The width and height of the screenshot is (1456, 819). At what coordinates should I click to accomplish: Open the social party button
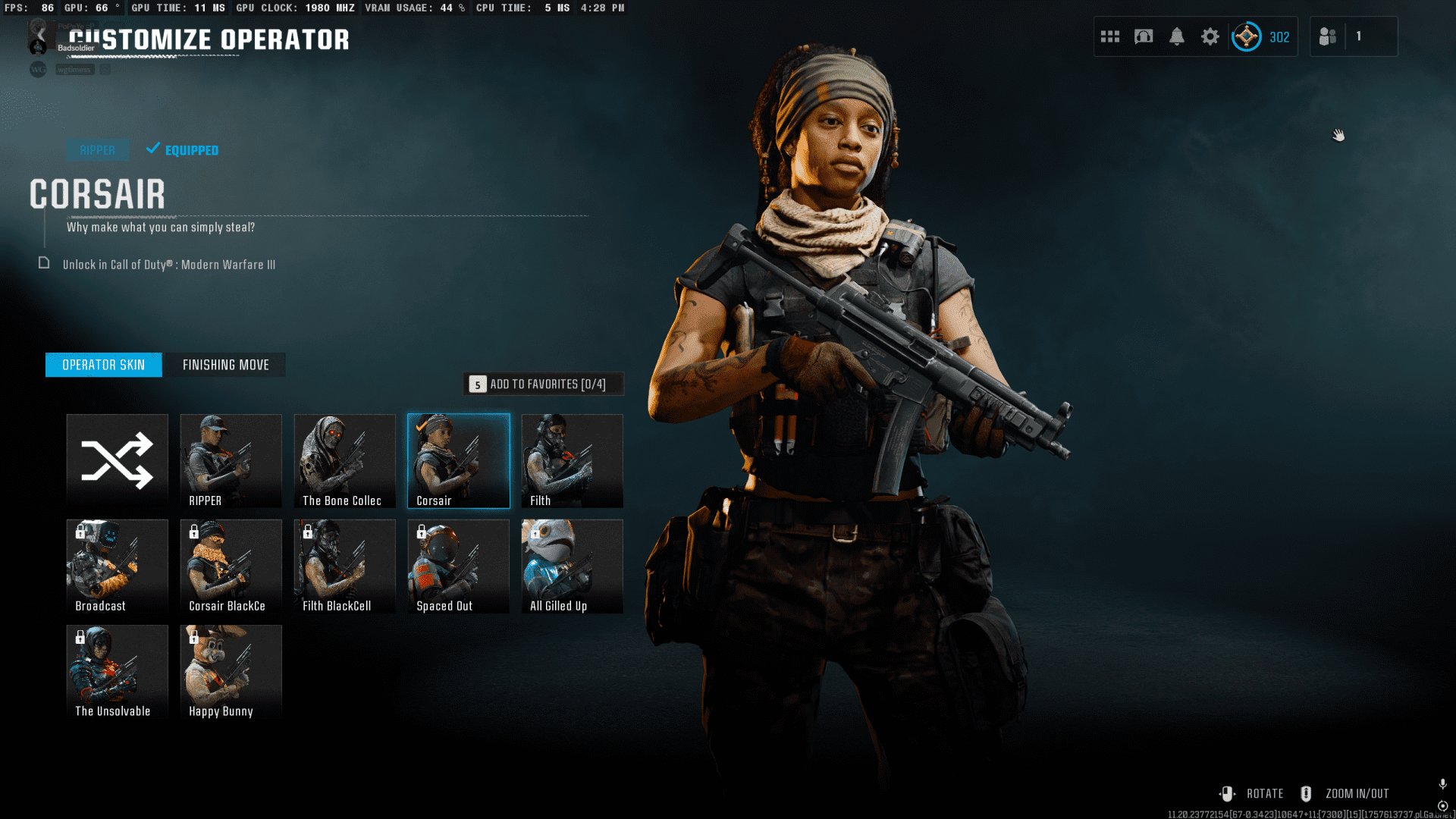[1328, 36]
